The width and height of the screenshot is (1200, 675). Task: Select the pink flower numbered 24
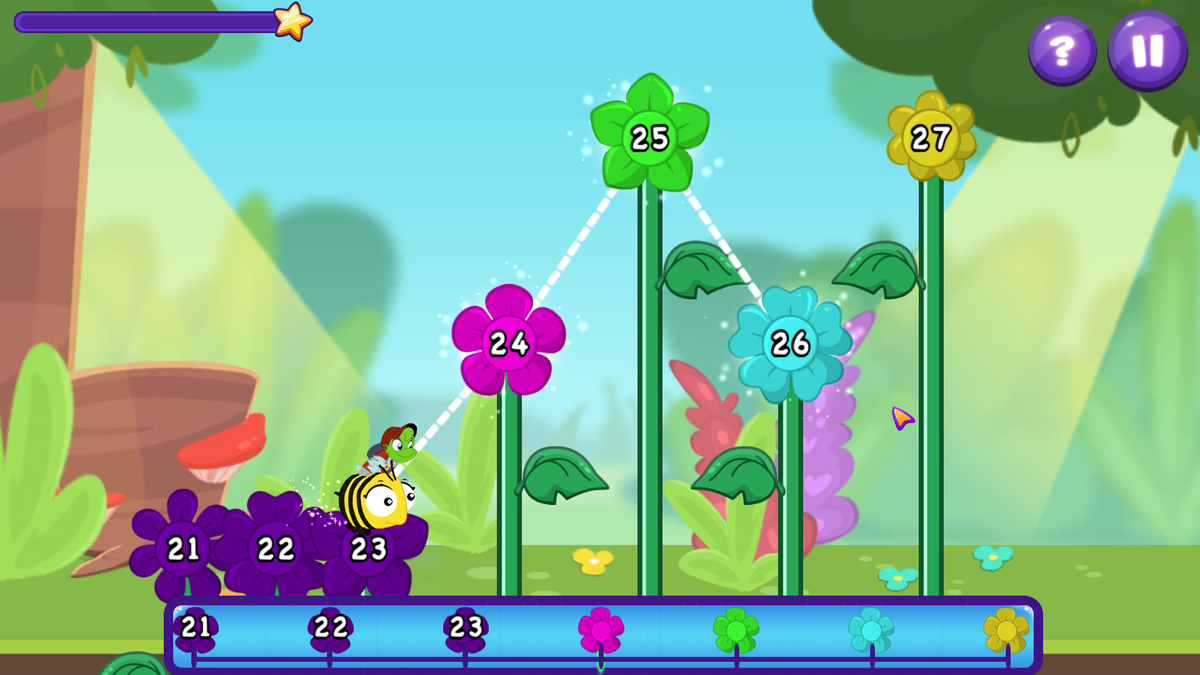point(508,341)
